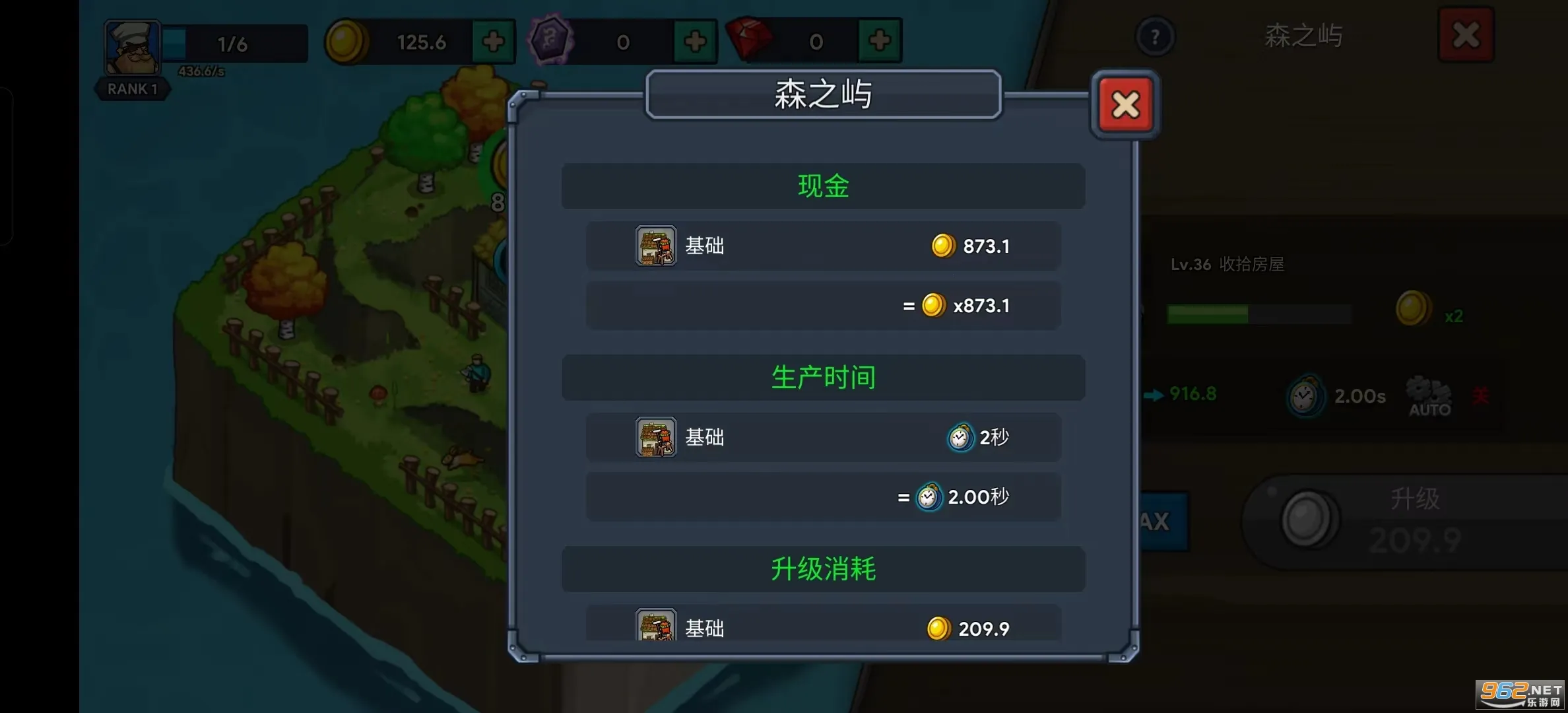Close the 森之屿 dialog with the red X
The image size is (1568, 713).
click(1125, 104)
